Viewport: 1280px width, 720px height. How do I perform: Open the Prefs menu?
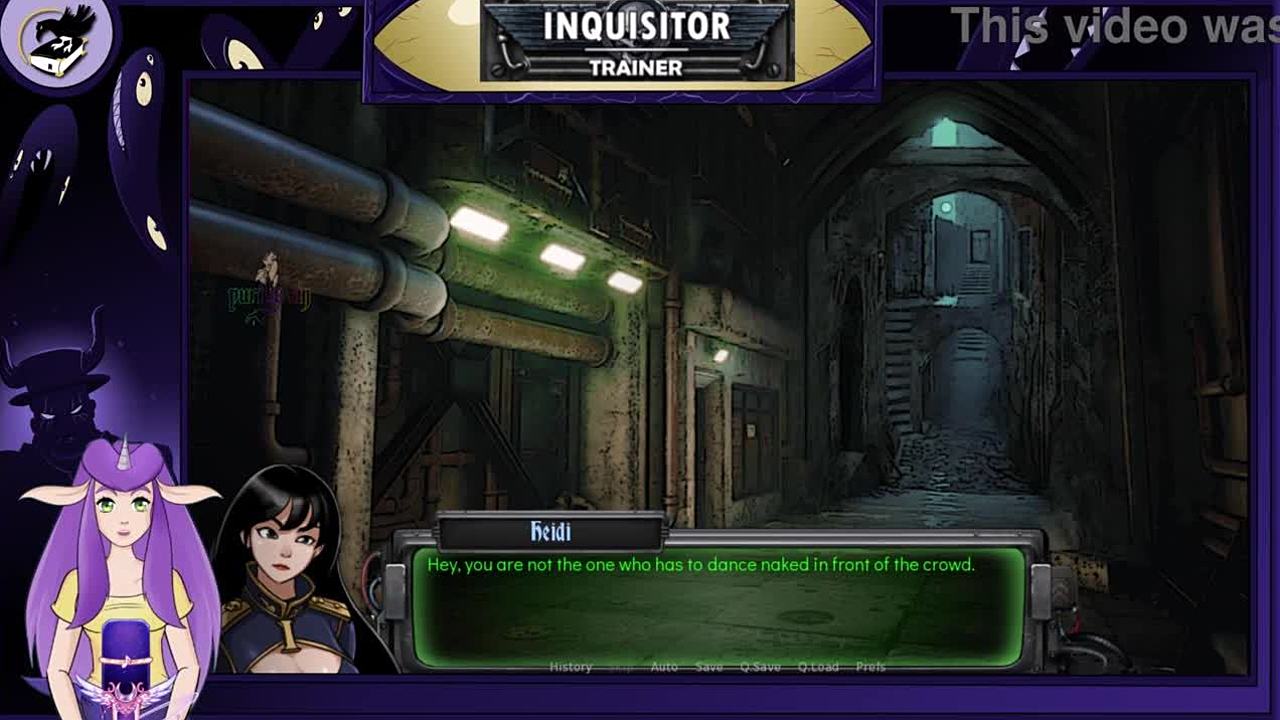click(x=870, y=667)
